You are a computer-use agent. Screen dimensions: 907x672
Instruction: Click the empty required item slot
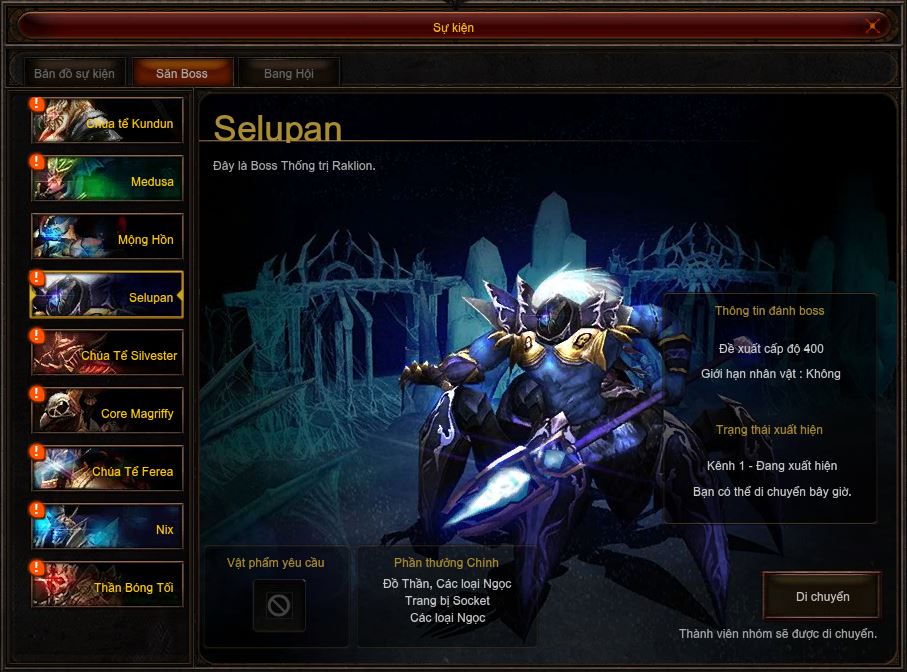click(x=279, y=605)
